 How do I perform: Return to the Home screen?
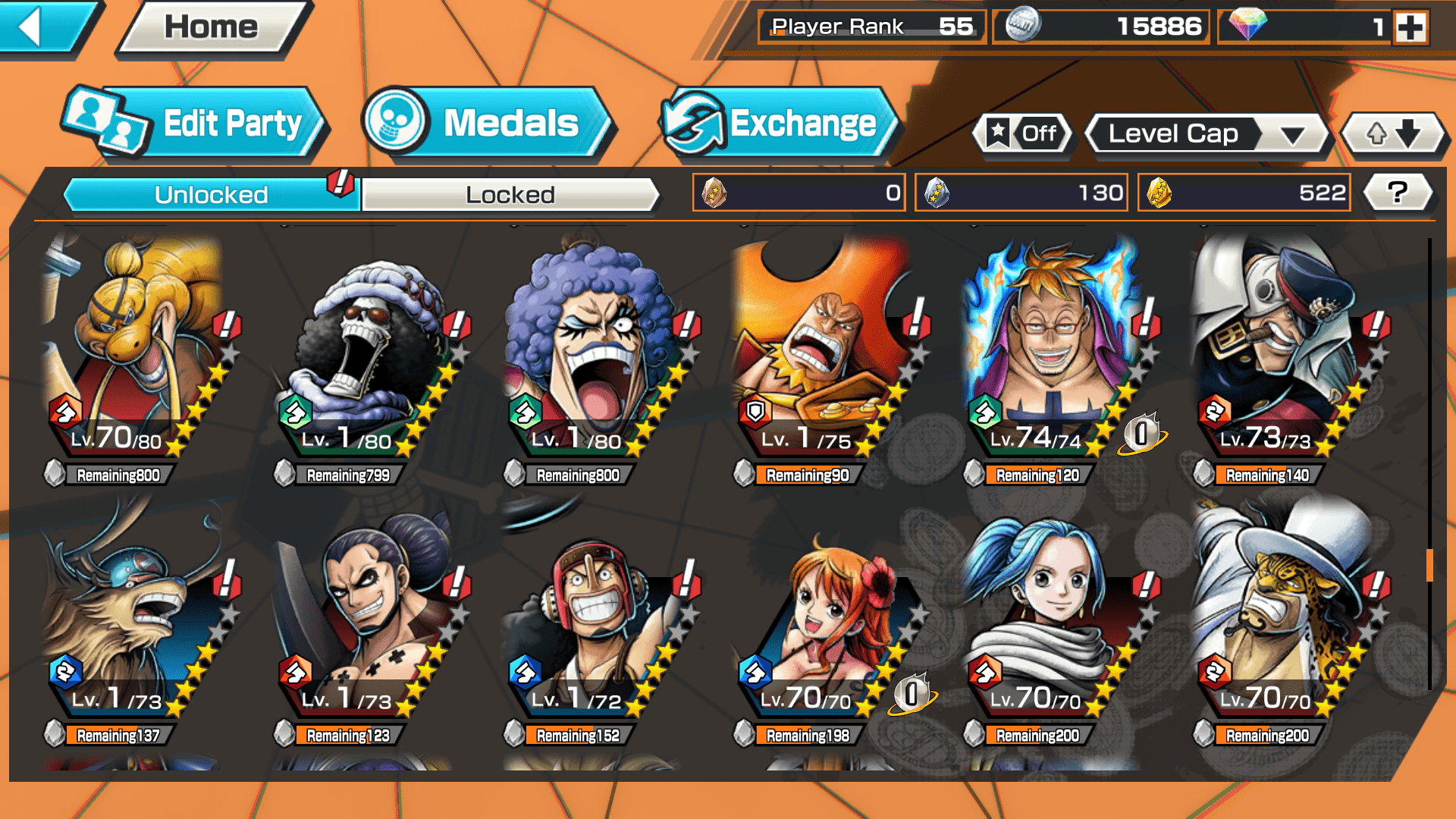click(212, 28)
